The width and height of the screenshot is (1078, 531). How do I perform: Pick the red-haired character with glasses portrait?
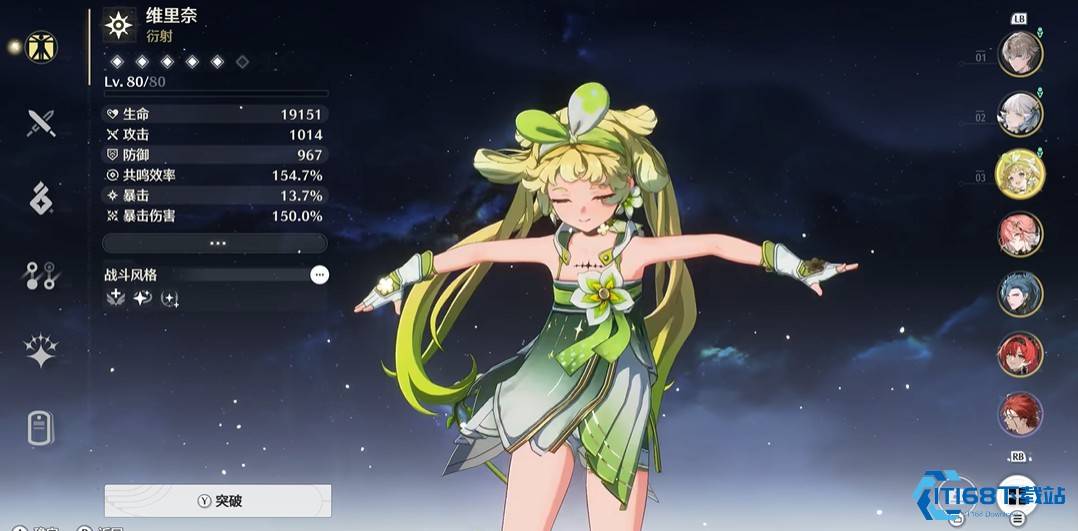[1020, 413]
